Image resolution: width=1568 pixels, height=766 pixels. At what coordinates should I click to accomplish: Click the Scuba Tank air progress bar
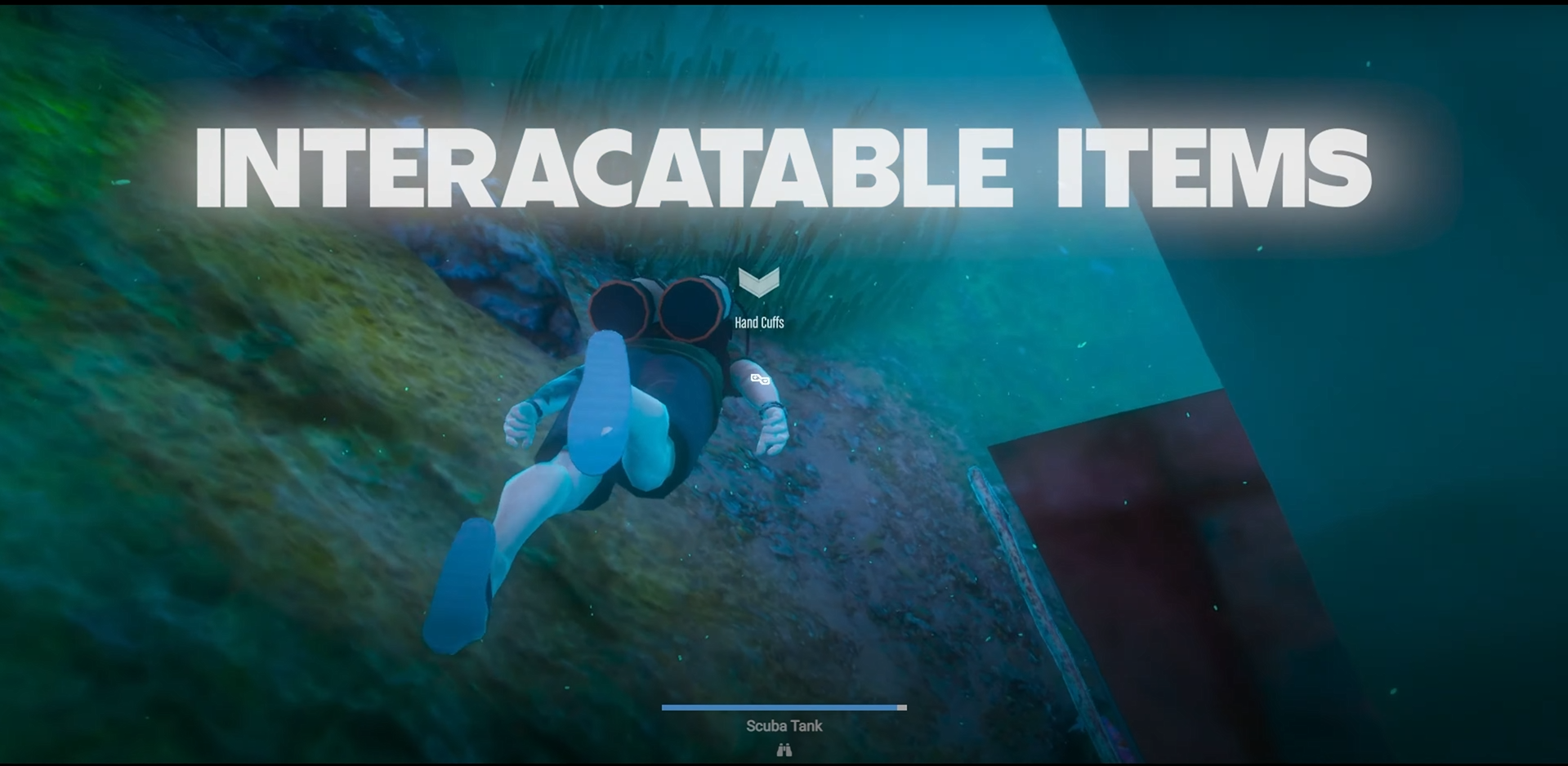783,708
